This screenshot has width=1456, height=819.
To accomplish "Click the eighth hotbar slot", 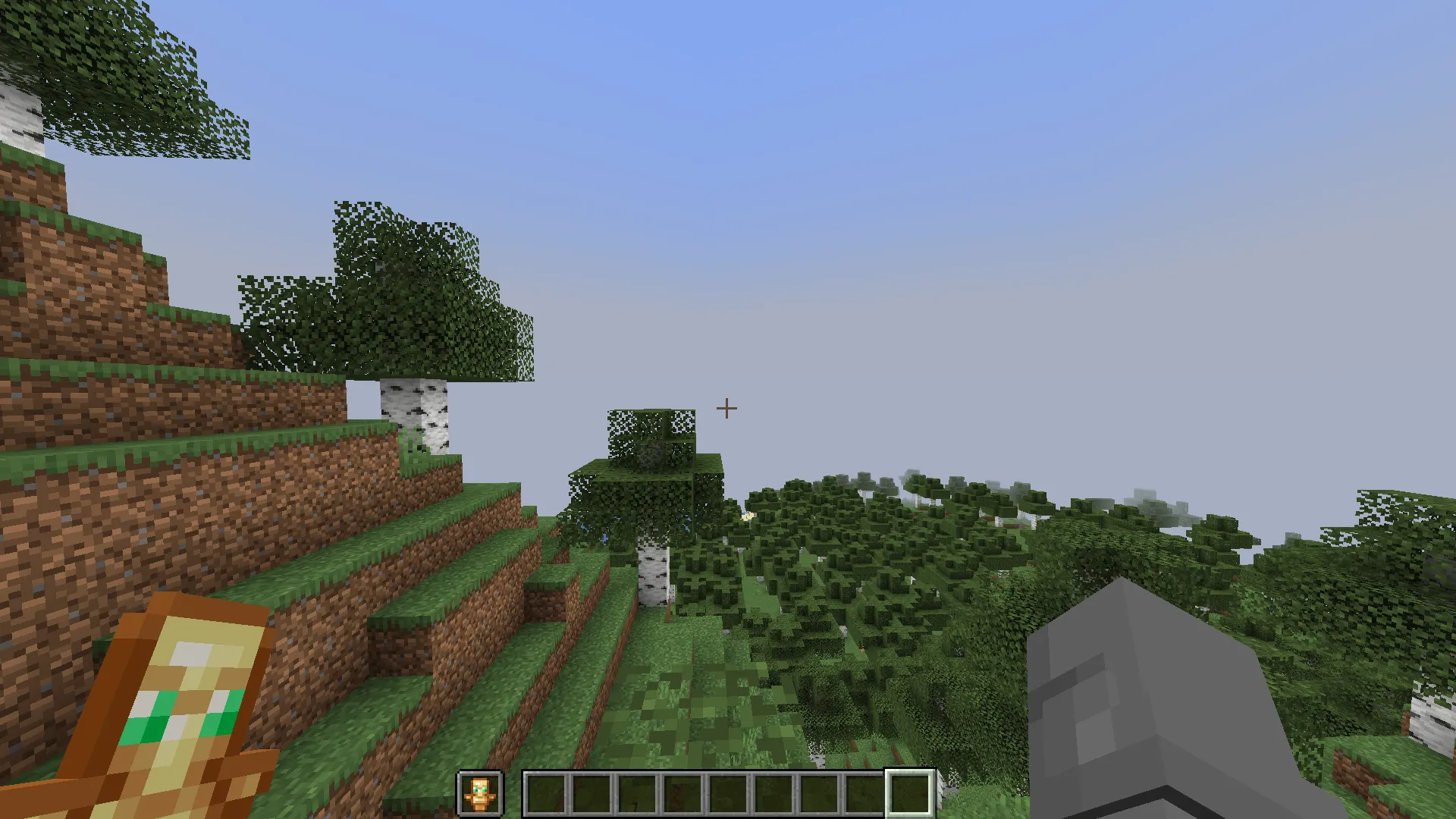I will 864,793.
